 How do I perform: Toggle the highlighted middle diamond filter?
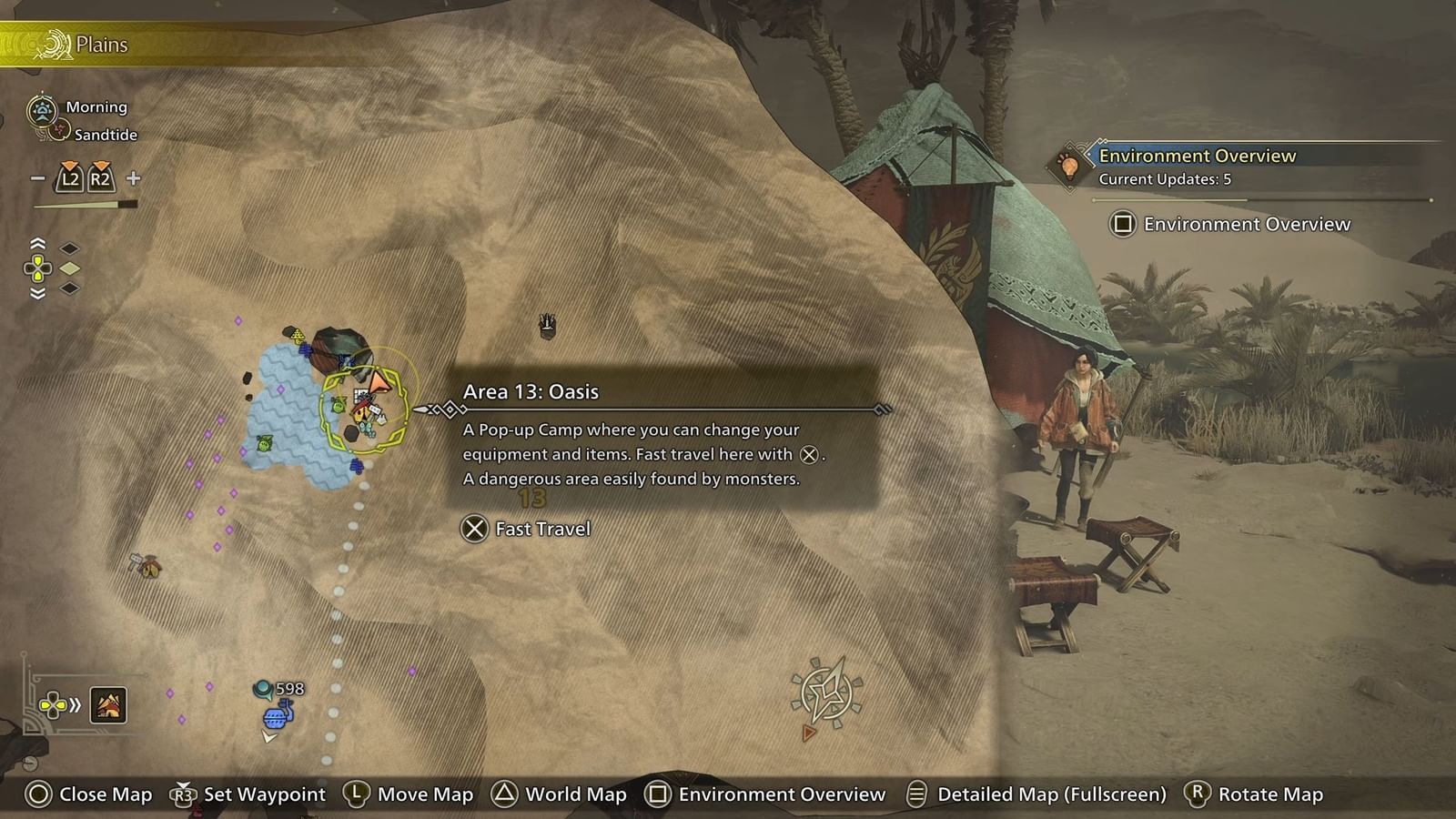[69, 268]
